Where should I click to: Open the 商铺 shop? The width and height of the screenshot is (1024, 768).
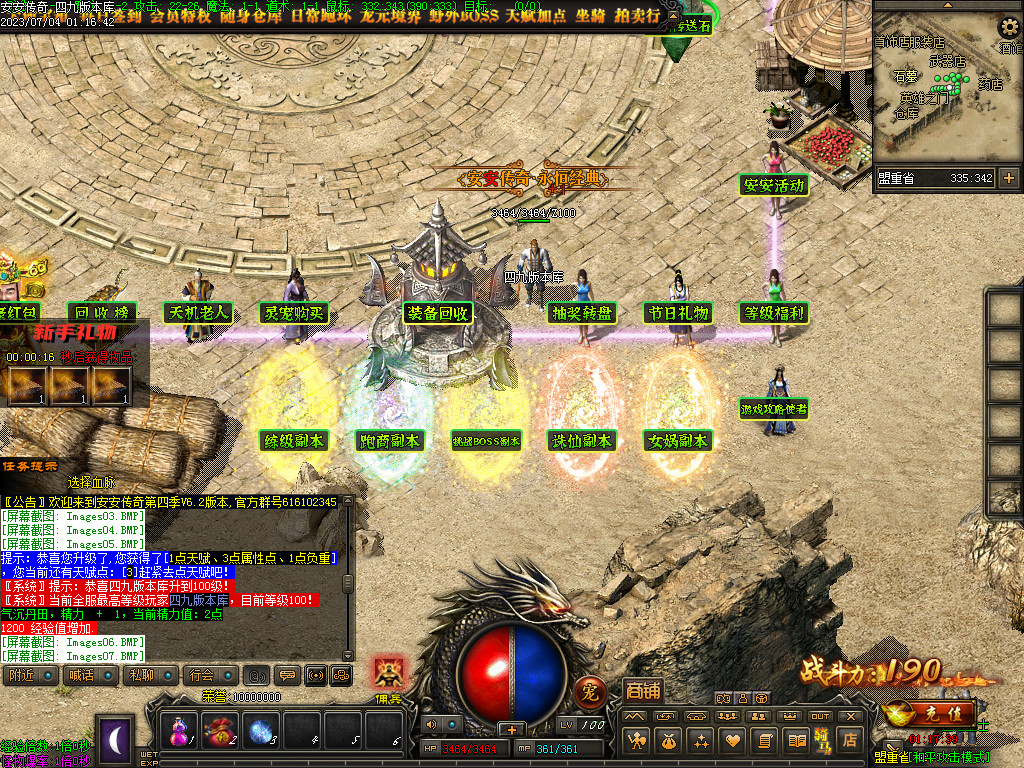coord(642,690)
